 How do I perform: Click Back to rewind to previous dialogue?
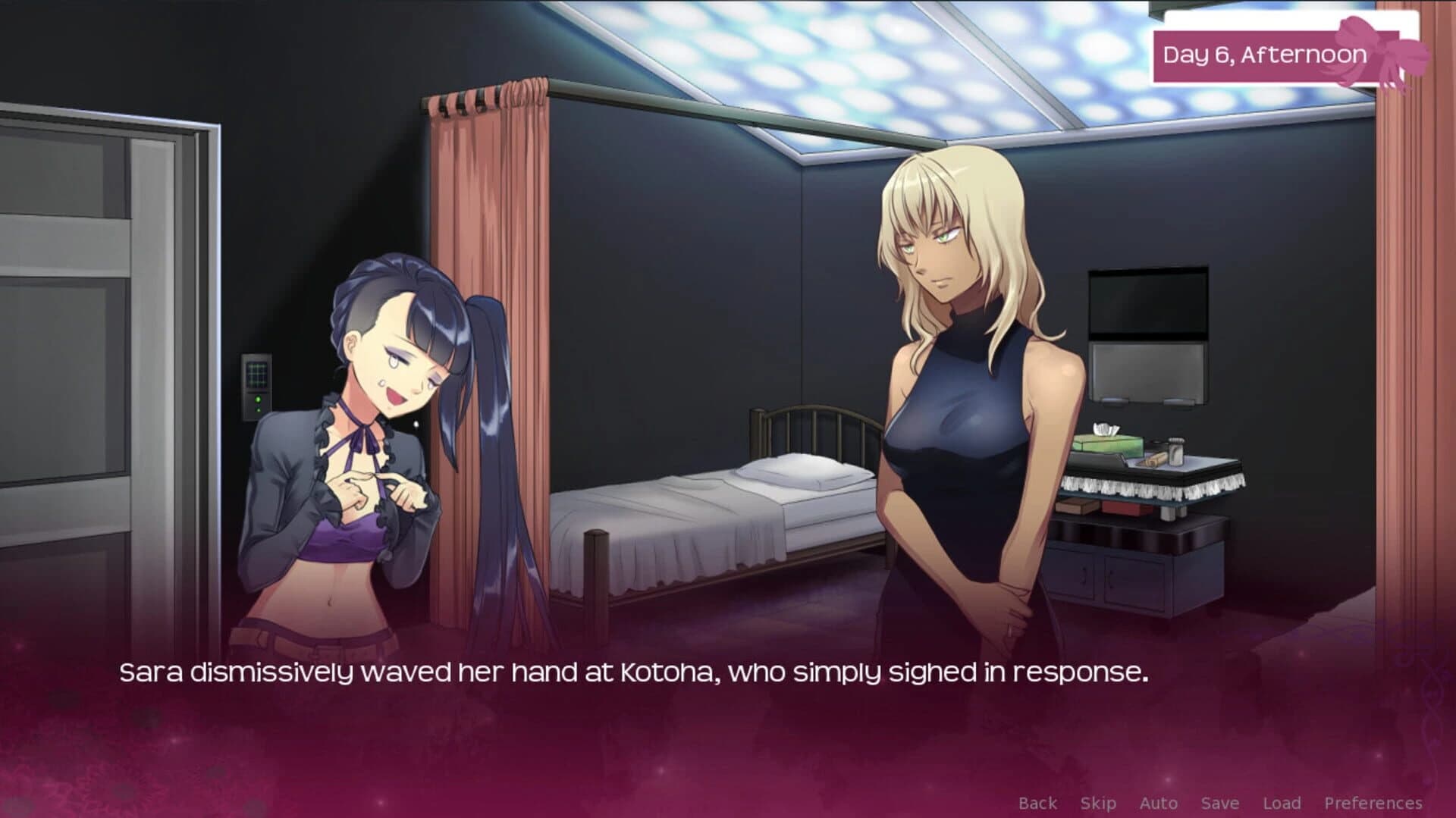click(x=1039, y=802)
